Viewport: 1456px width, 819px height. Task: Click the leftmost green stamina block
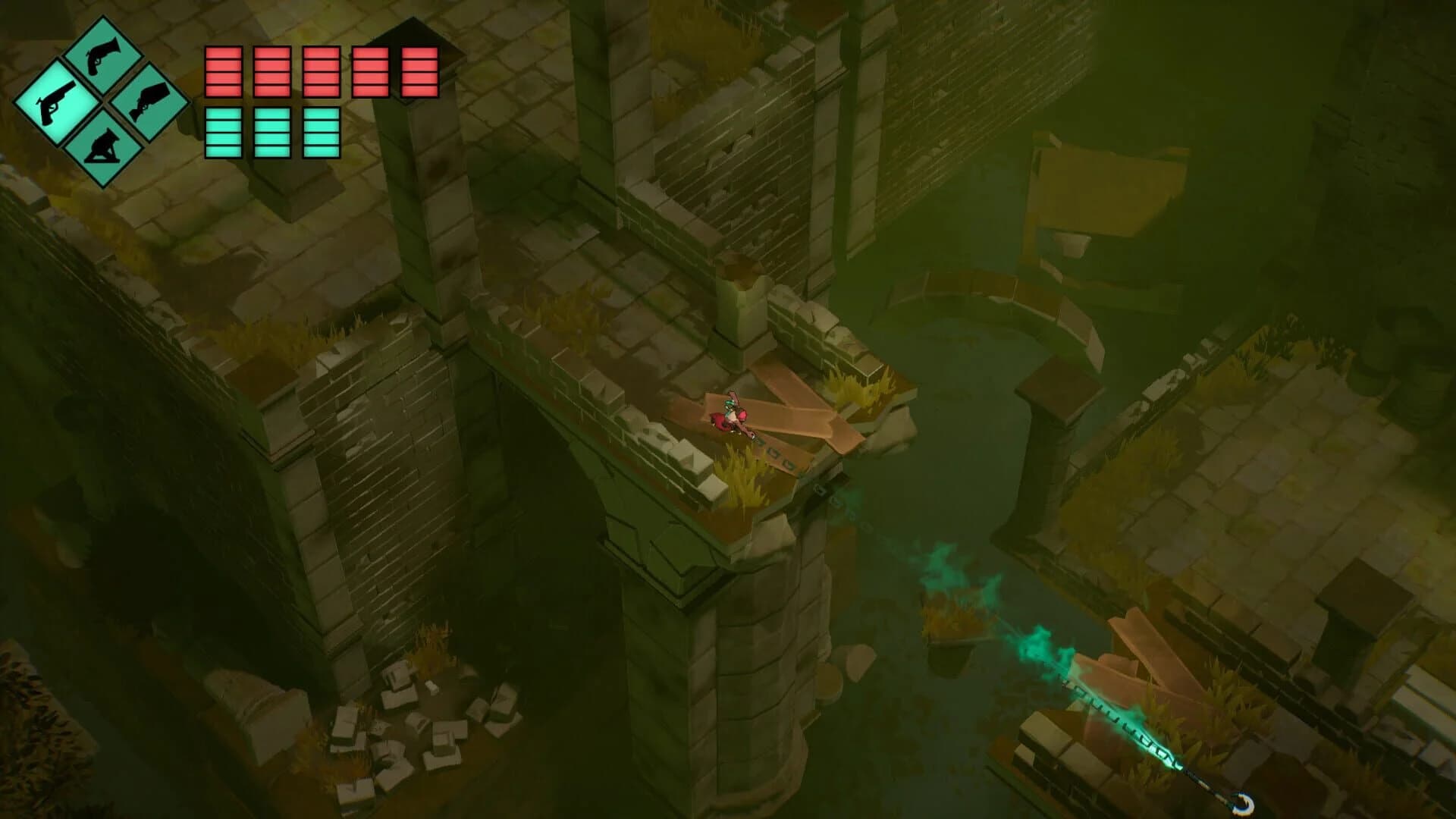click(222, 133)
